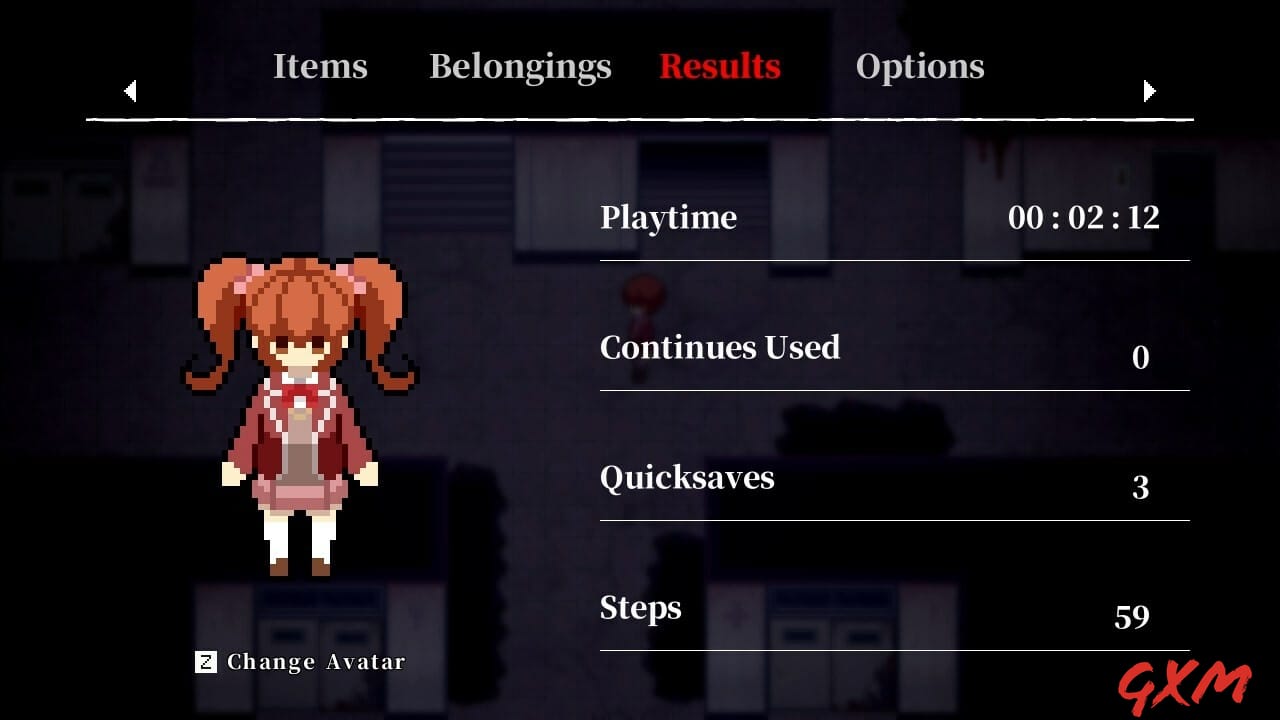The height and width of the screenshot is (720, 1280).
Task: Select the Continues Used stat row
Action: pyautogui.click(x=720, y=348)
